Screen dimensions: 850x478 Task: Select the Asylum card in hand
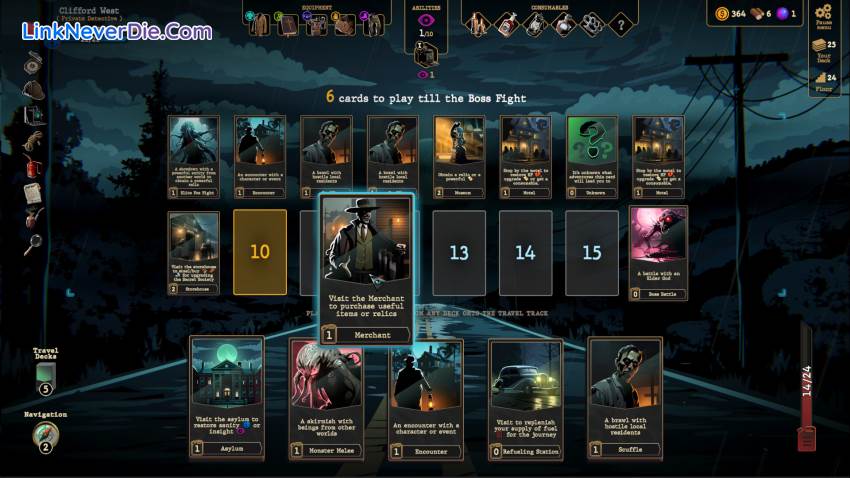click(227, 397)
